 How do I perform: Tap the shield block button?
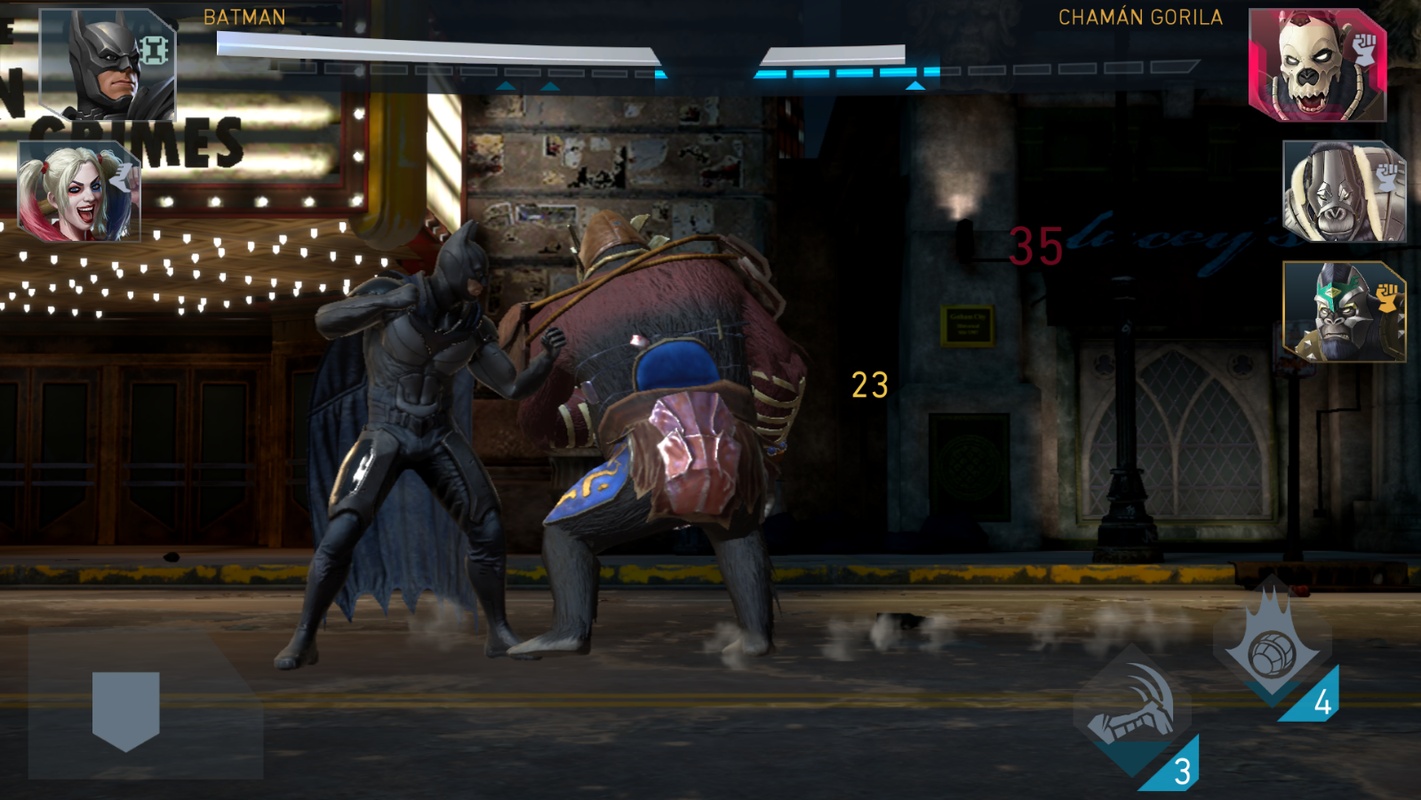click(126, 710)
